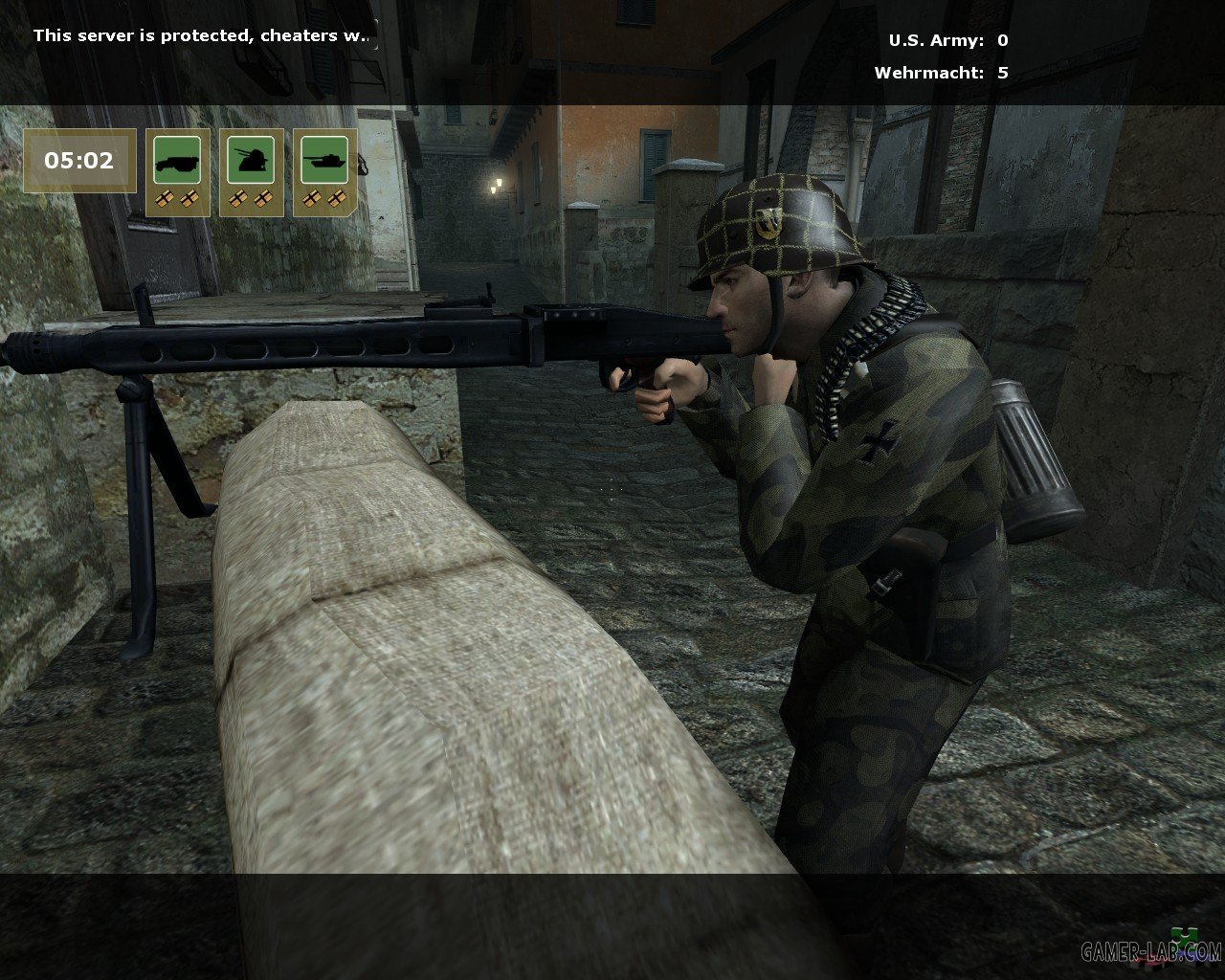This screenshot has width=1225, height=980.
Task: Select the anti-aircraft gun objective icon
Action: pos(251,160)
